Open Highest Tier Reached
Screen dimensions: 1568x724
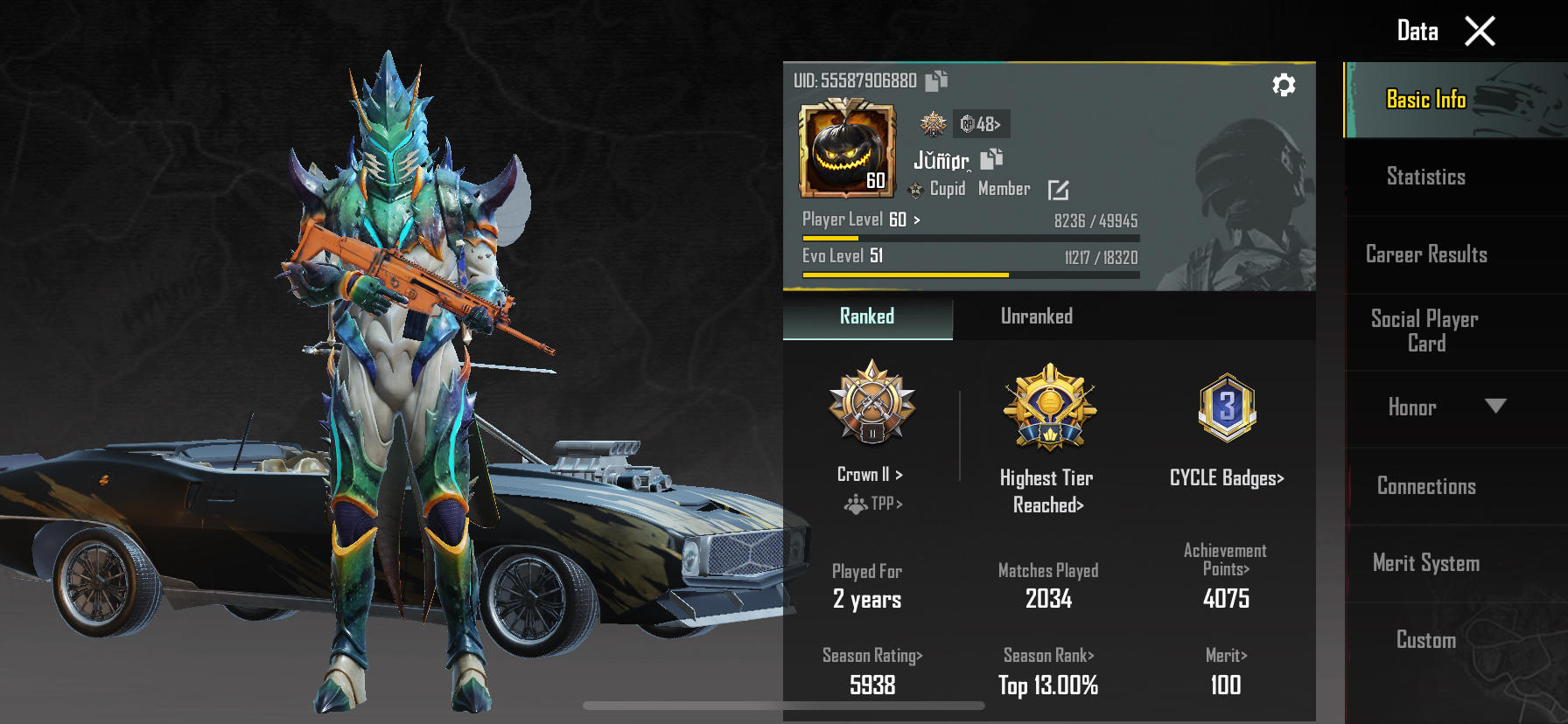1047,491
